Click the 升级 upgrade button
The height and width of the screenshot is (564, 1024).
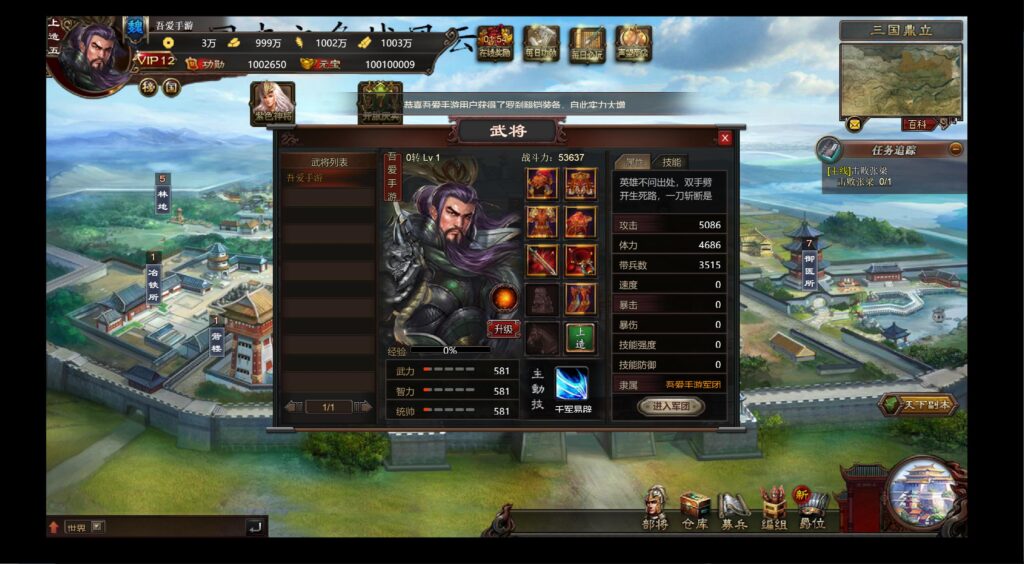(x=503, y=329)
